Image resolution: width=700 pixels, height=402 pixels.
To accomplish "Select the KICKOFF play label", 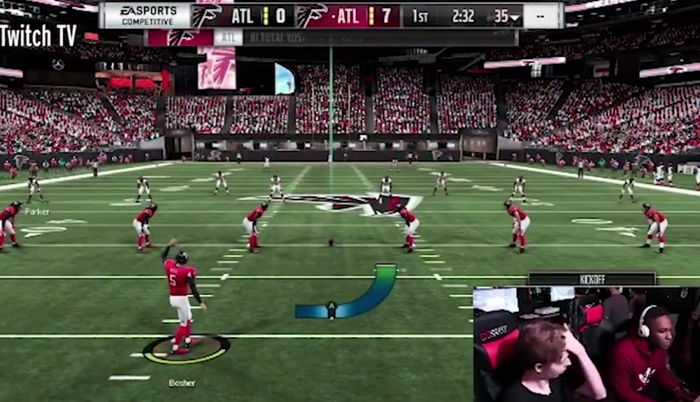I will click(x=592, y=279).
